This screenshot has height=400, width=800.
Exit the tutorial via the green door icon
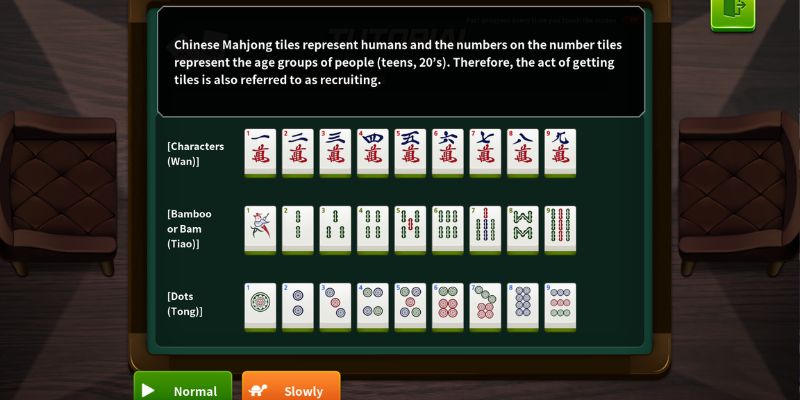pyautogui.click(x=732, y=12)
